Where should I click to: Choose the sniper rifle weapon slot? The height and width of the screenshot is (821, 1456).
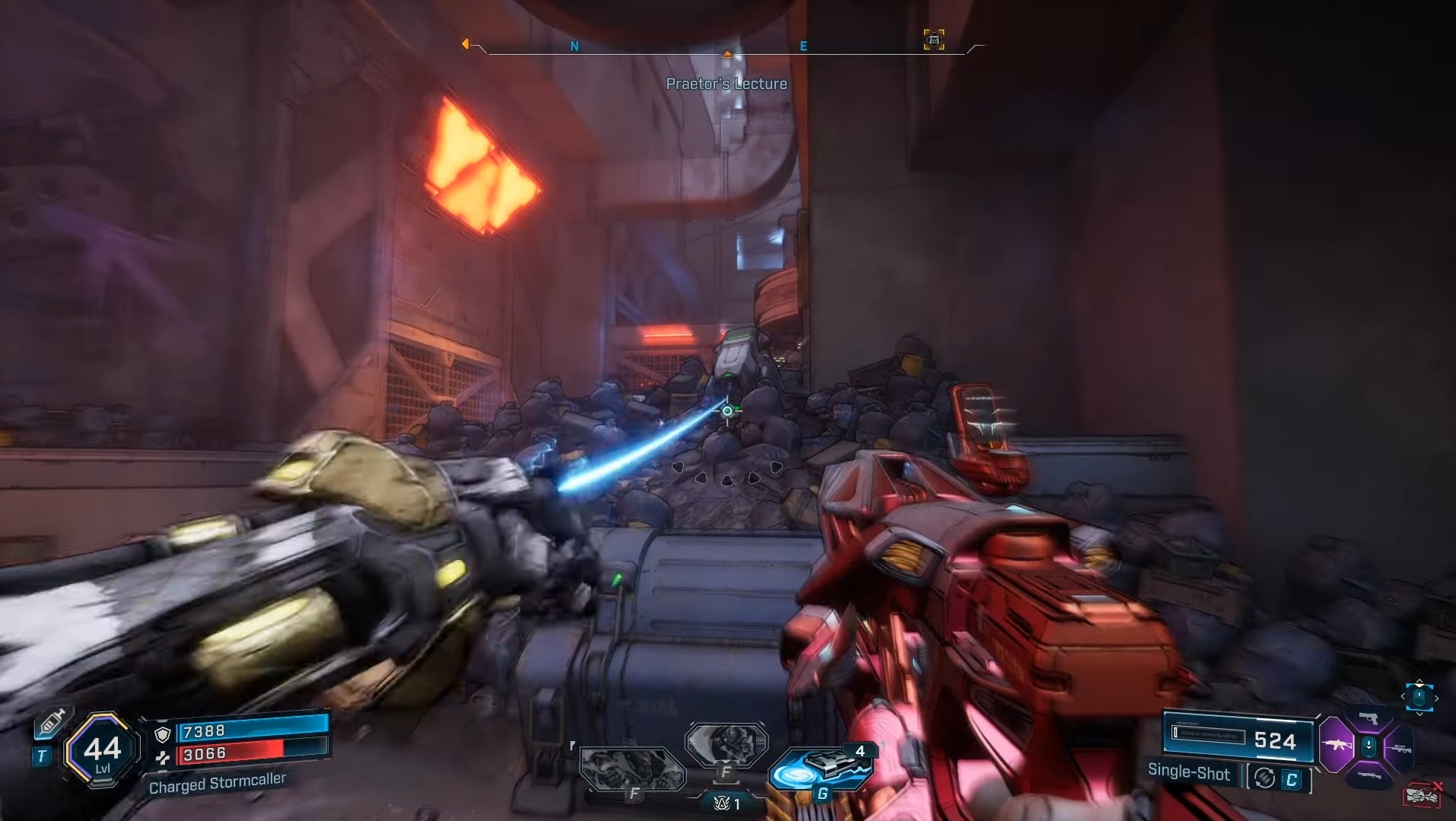1400,749
